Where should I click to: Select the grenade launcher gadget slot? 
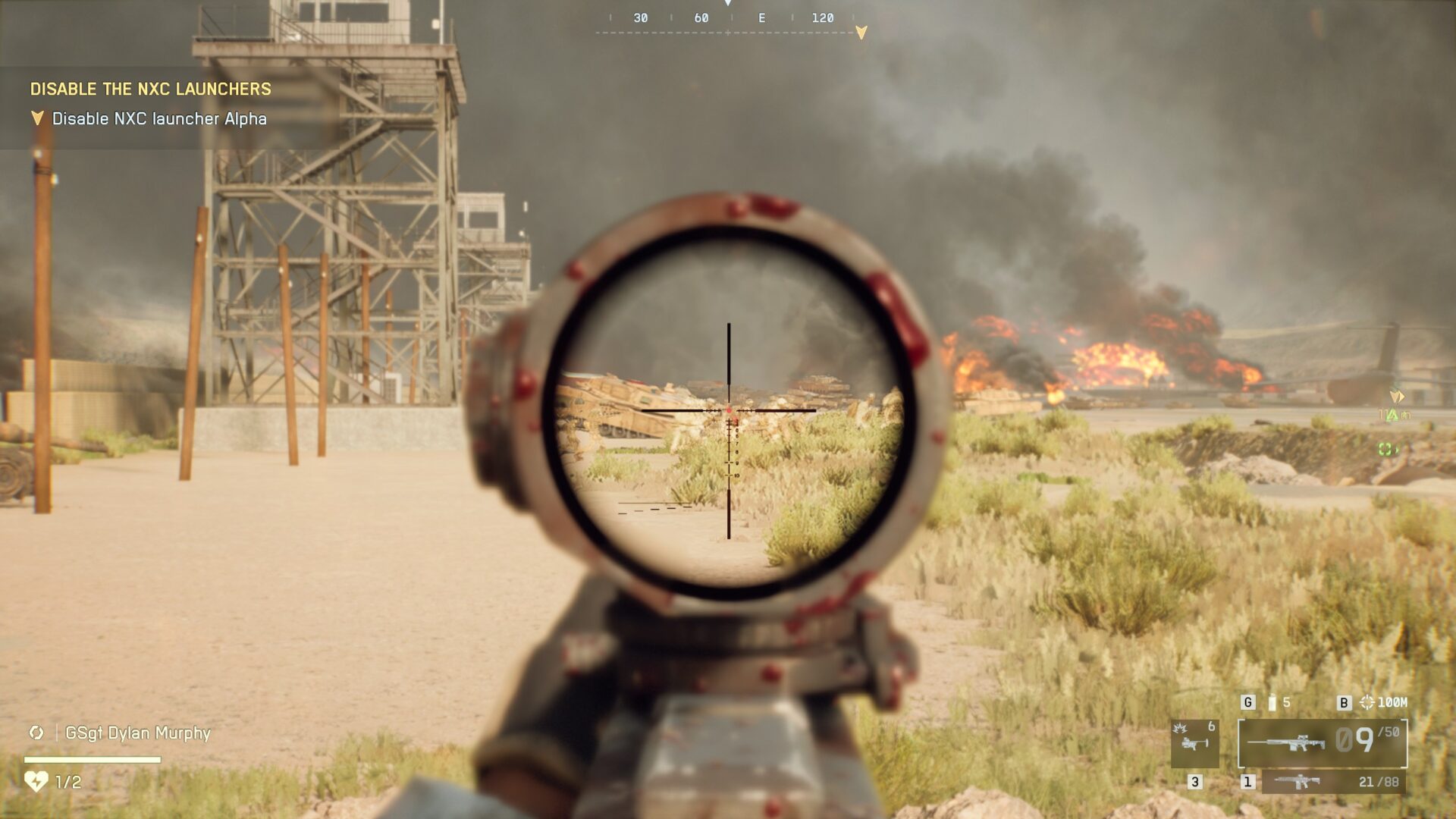[x=1194, y=742]
